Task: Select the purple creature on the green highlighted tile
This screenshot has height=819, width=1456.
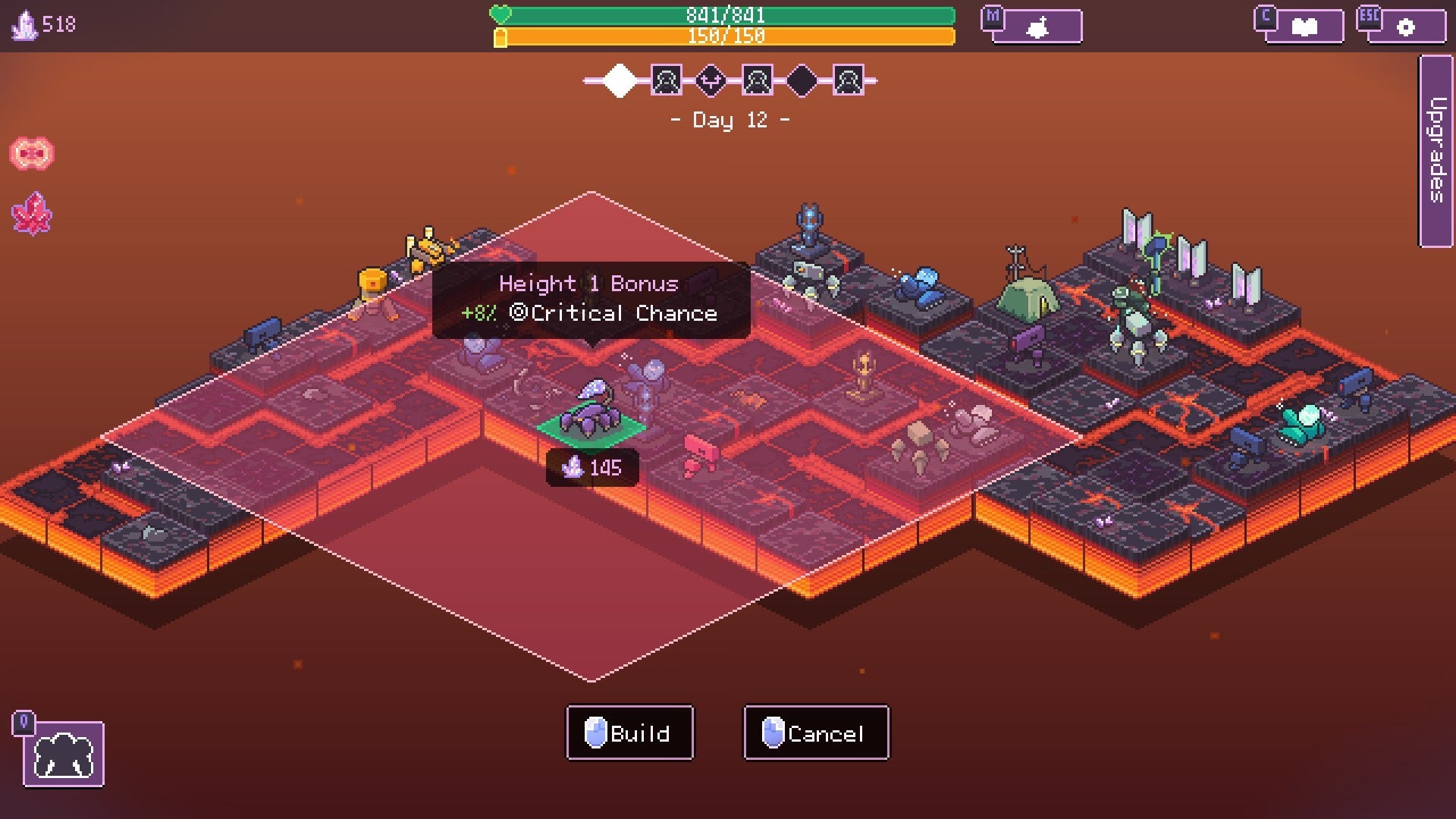Action: 591,409
